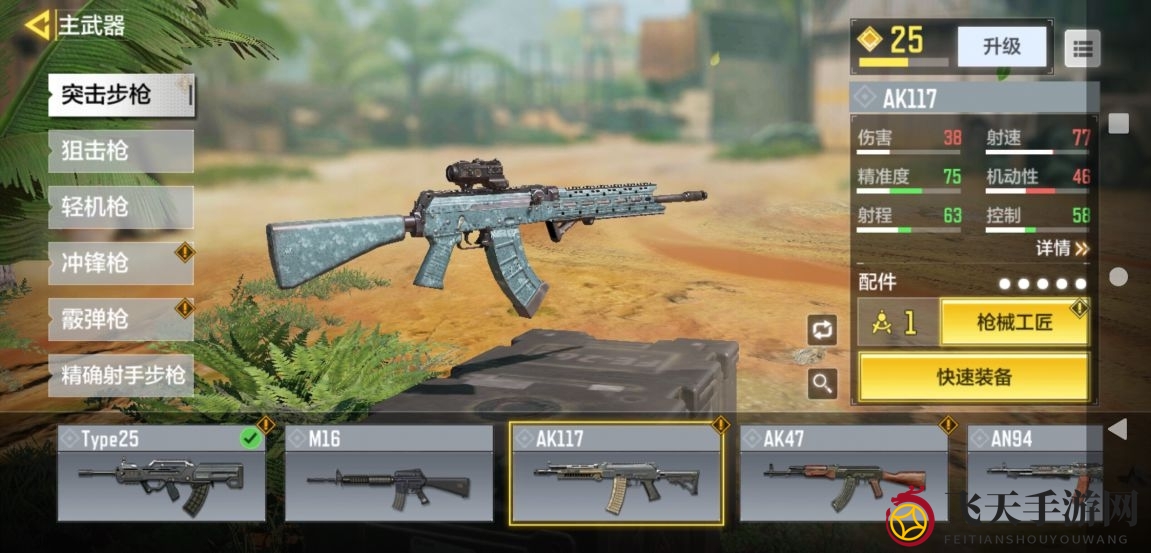Click the rotate weapon view icon
Screen dimensions: 1151x553
click(x=822, y=330)
